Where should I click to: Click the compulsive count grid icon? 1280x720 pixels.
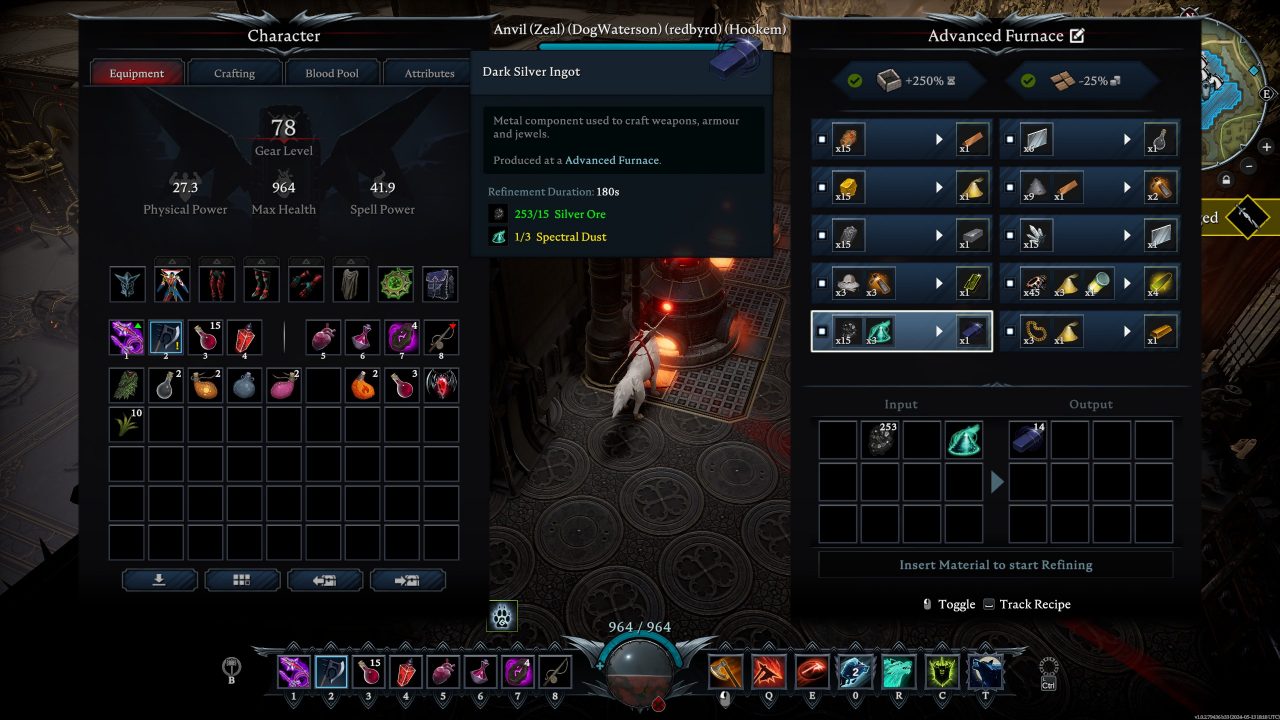click(x=242, y=580)
